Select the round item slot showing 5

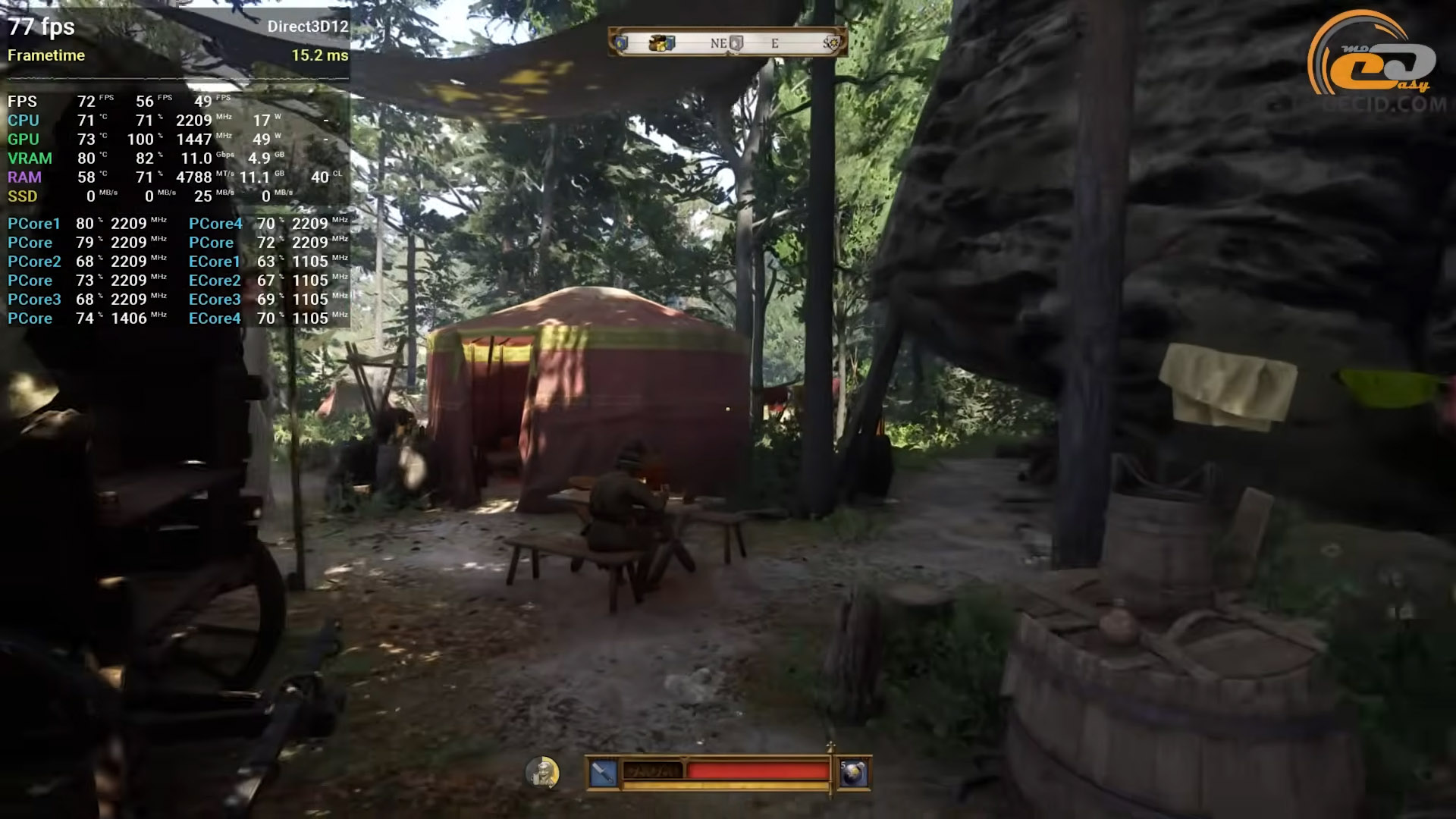coord(853,773)
